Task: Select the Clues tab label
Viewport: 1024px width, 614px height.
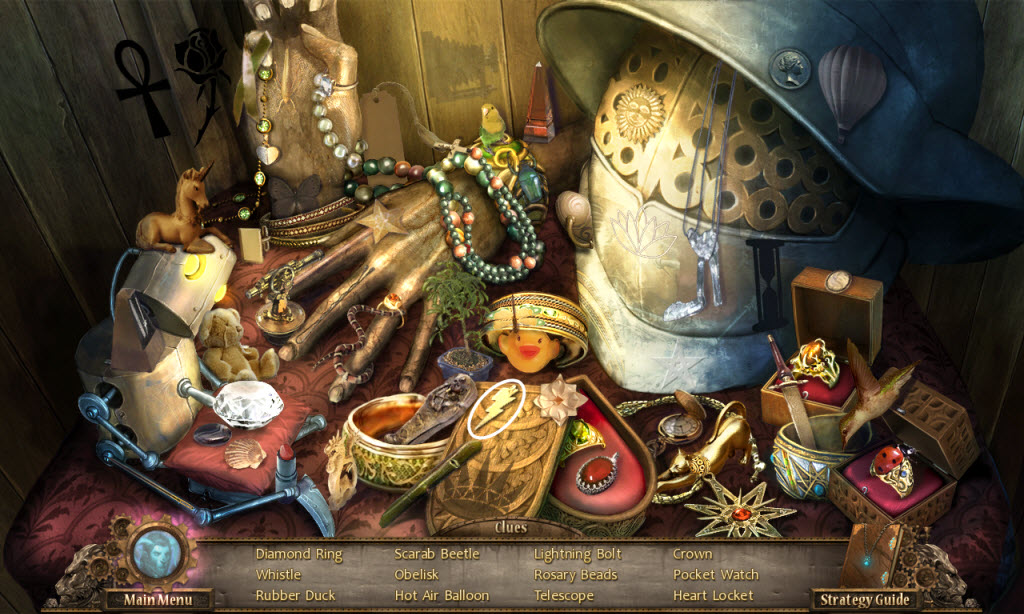Action: [512, 528]
